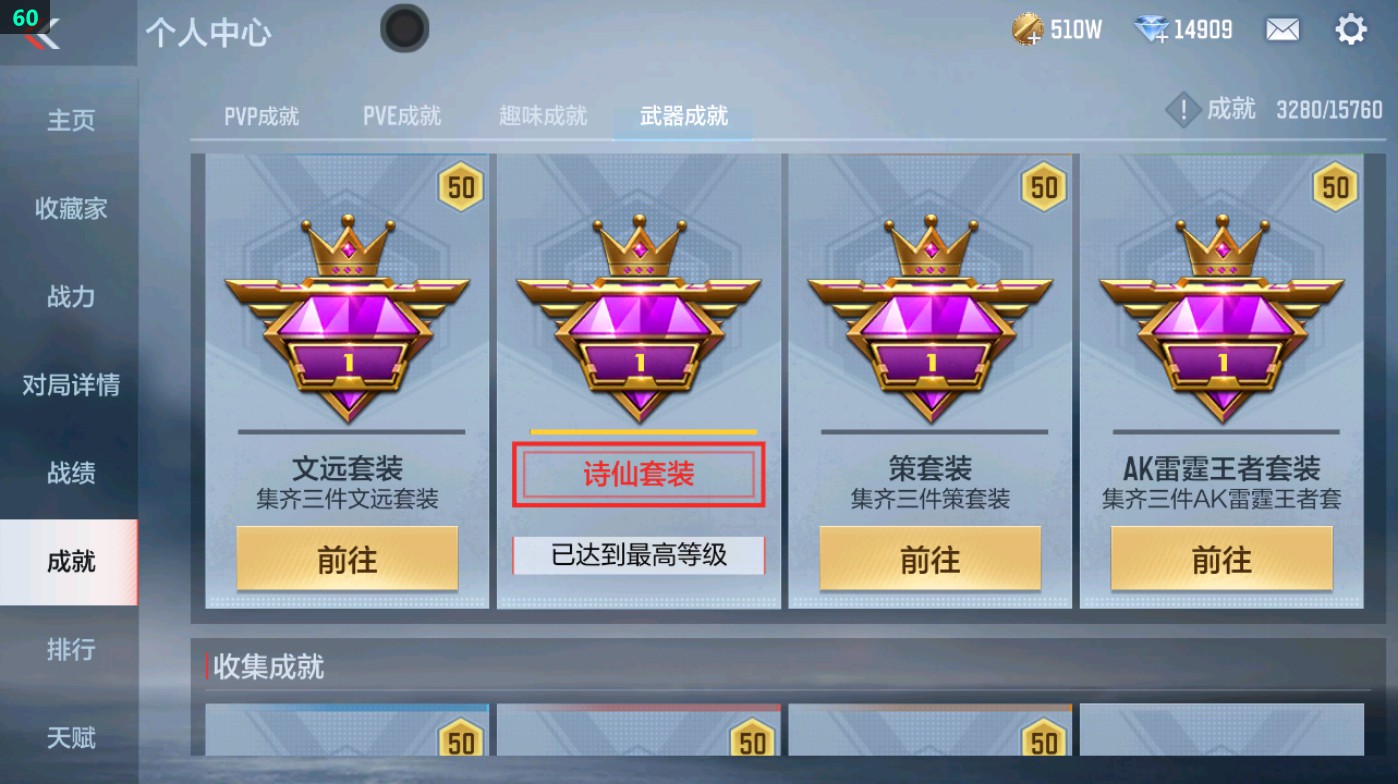
Task: Switch to the PVE成就 tab
Action: pos(400,115)
